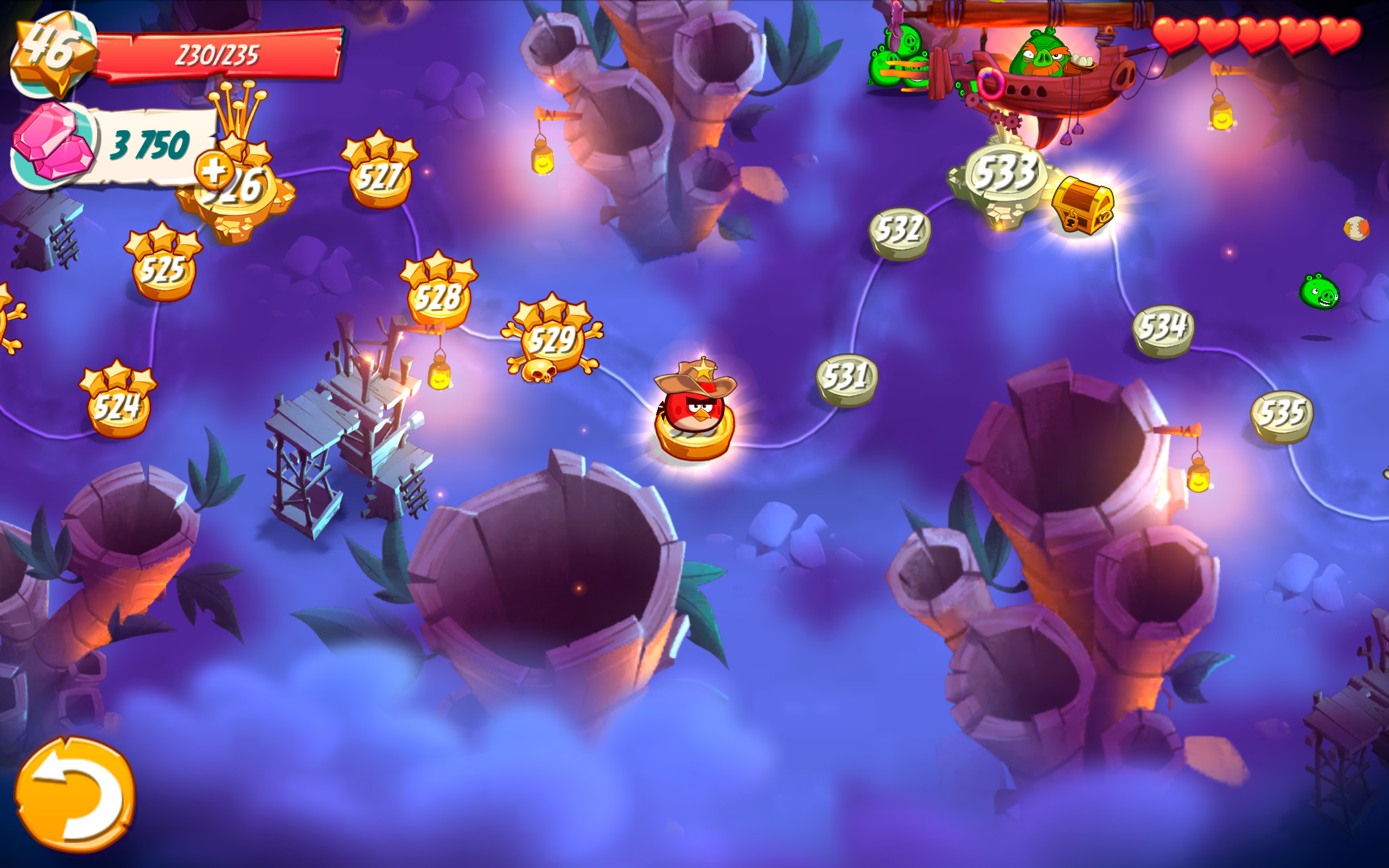Select level 534 node
The width and height of the screenshot is (1389, 868).
[x=1163, y=329]
